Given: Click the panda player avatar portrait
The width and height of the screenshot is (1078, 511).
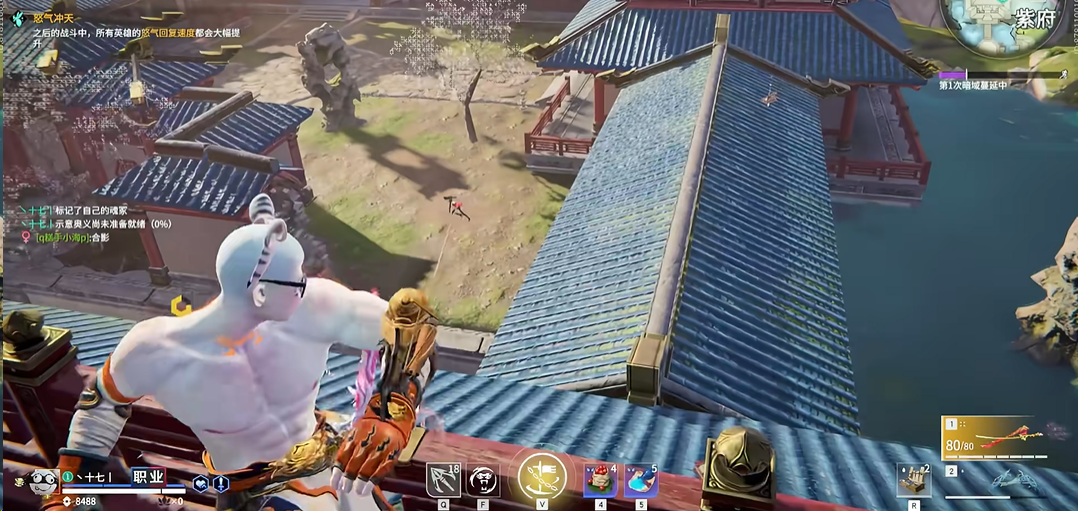Looking at the screenshot, I should [x=42, y=485].
